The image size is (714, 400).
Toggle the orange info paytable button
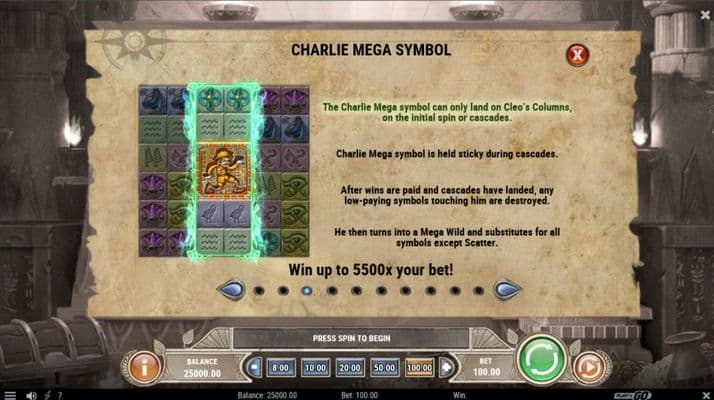click(x=145, y=367)
